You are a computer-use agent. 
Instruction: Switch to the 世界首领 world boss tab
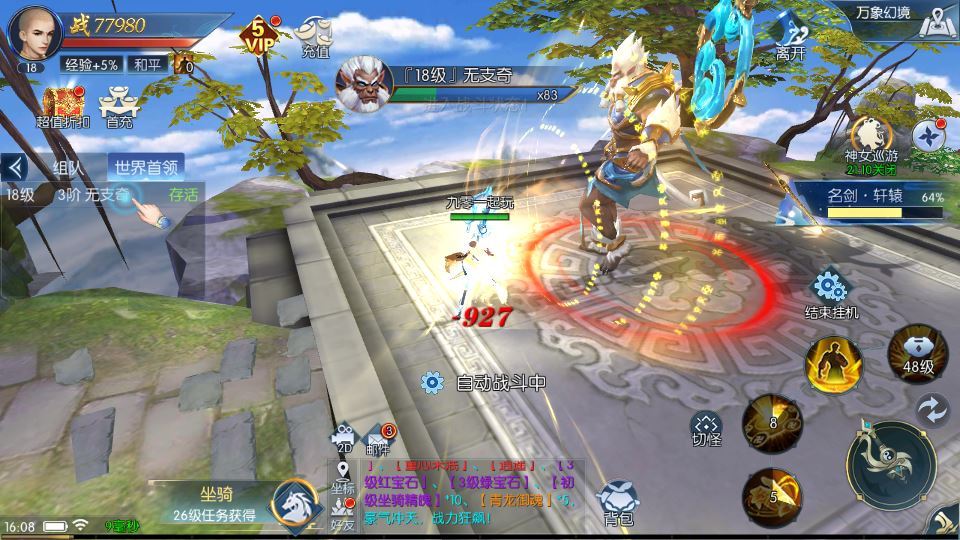(x=145, y=168)
